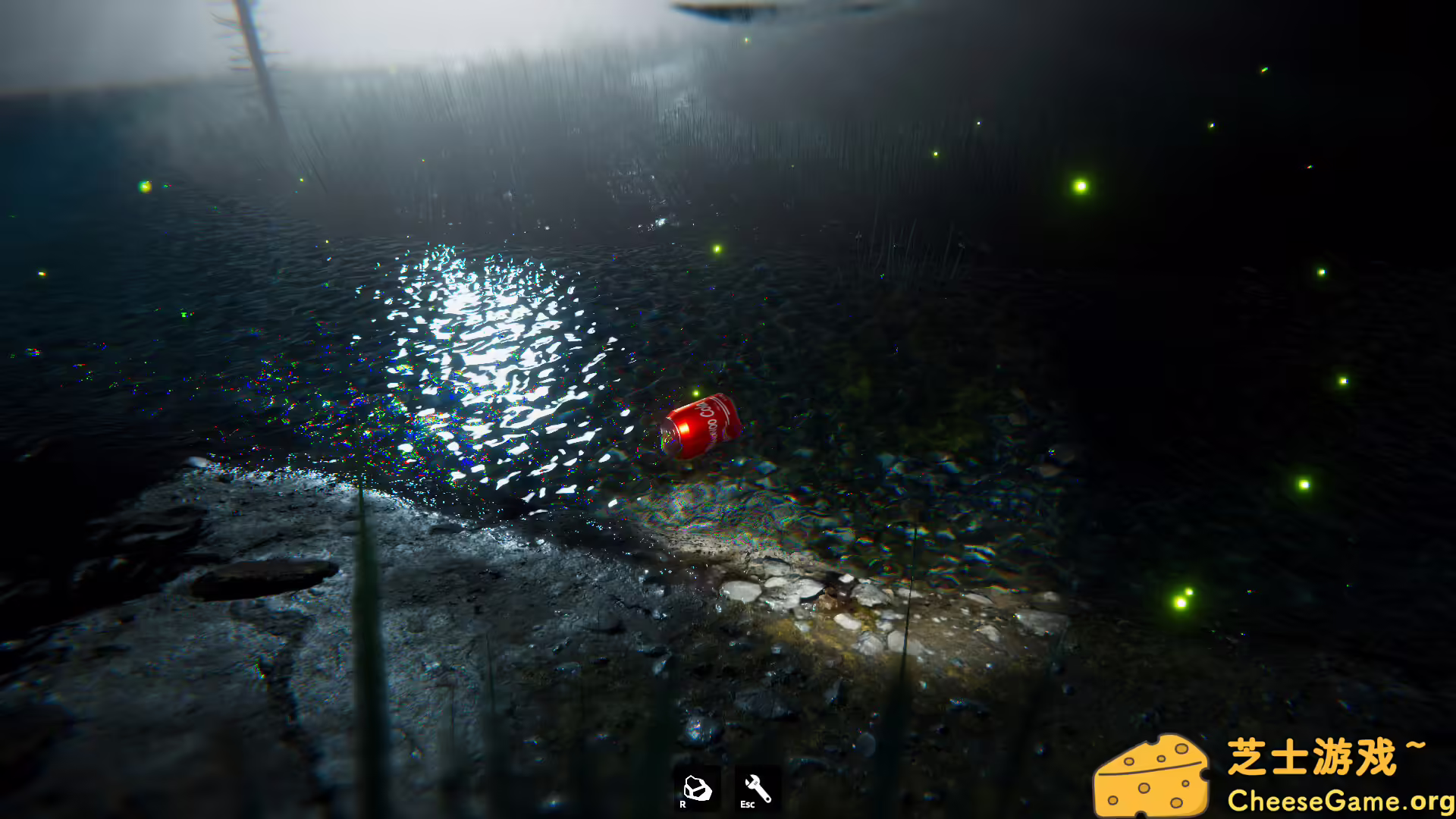
Task: Open the wrench tool icon labeled Esc
Action: tap(755, 789)
